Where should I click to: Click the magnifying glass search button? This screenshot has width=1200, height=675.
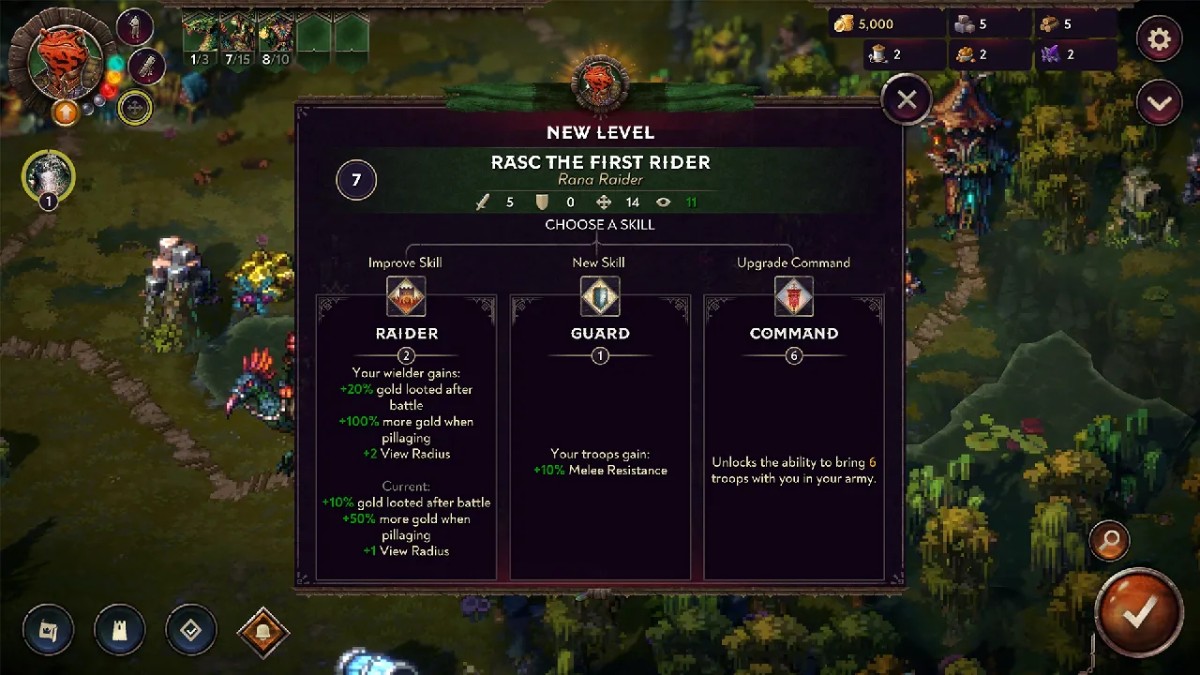[x=1110, y=541]
